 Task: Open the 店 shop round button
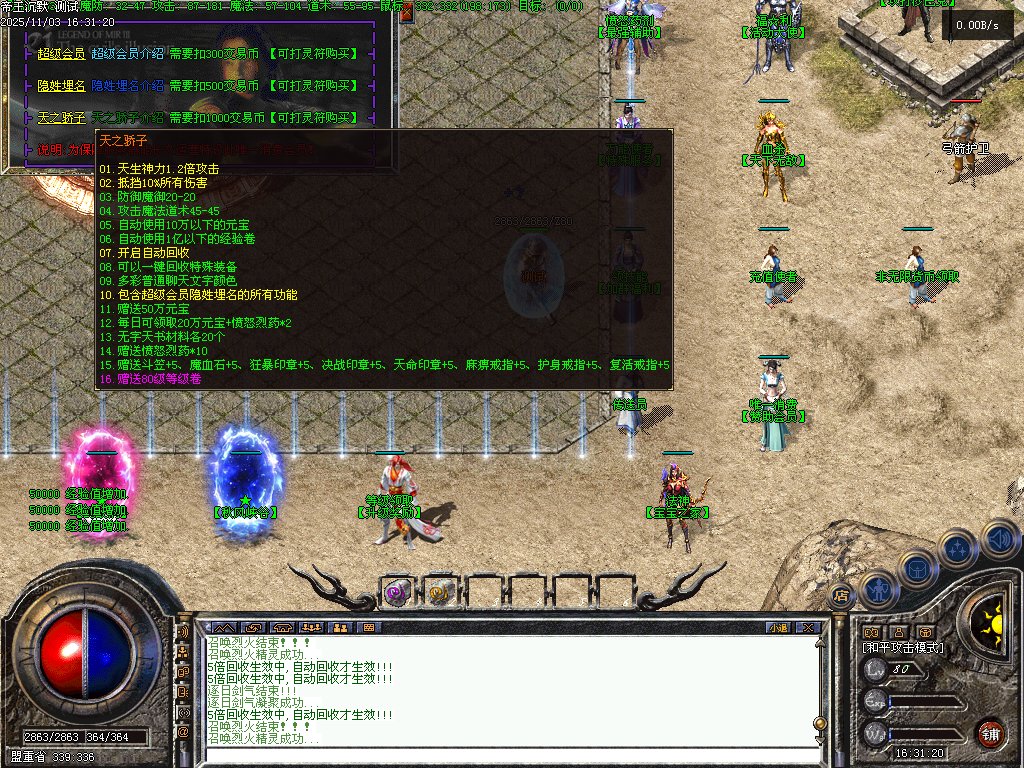coord(841,595)
